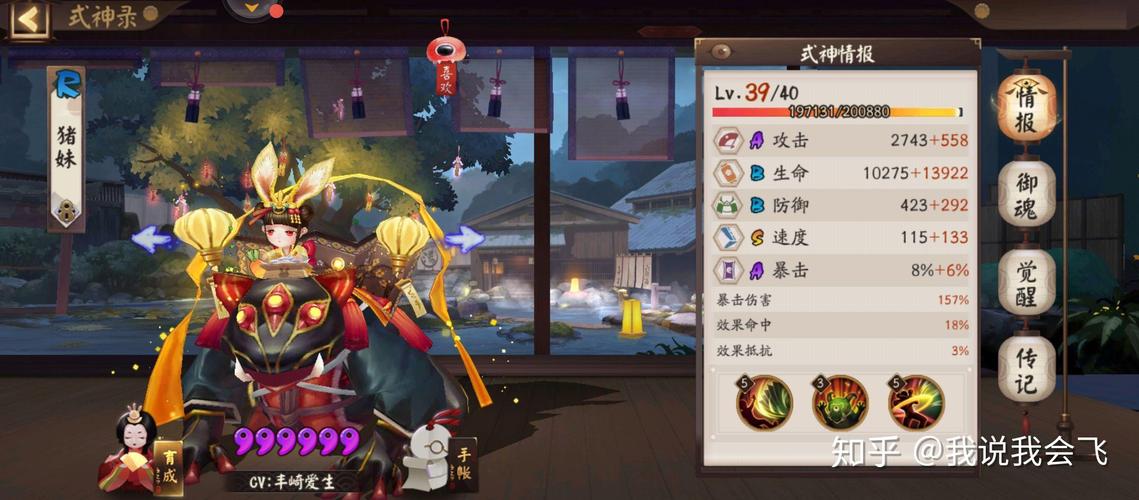Select the 觉醒 lantern tab
Screen dimensions: 1139x500
coord(1026,284)
